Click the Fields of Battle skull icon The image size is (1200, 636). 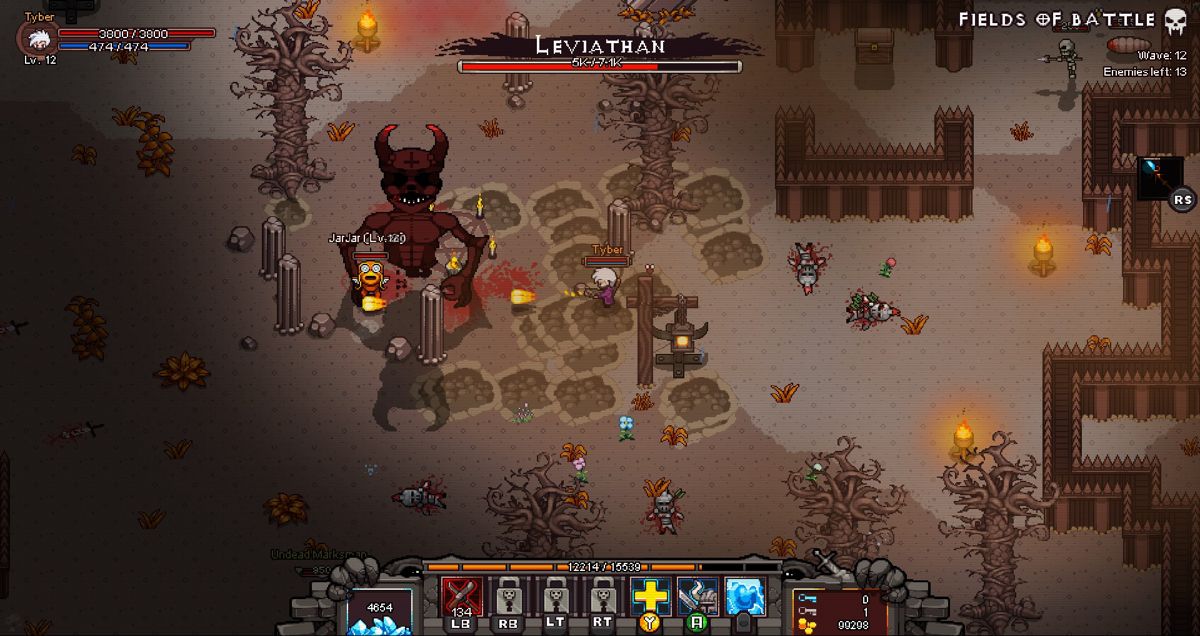pyautogui.click(x=1175, y=19)
